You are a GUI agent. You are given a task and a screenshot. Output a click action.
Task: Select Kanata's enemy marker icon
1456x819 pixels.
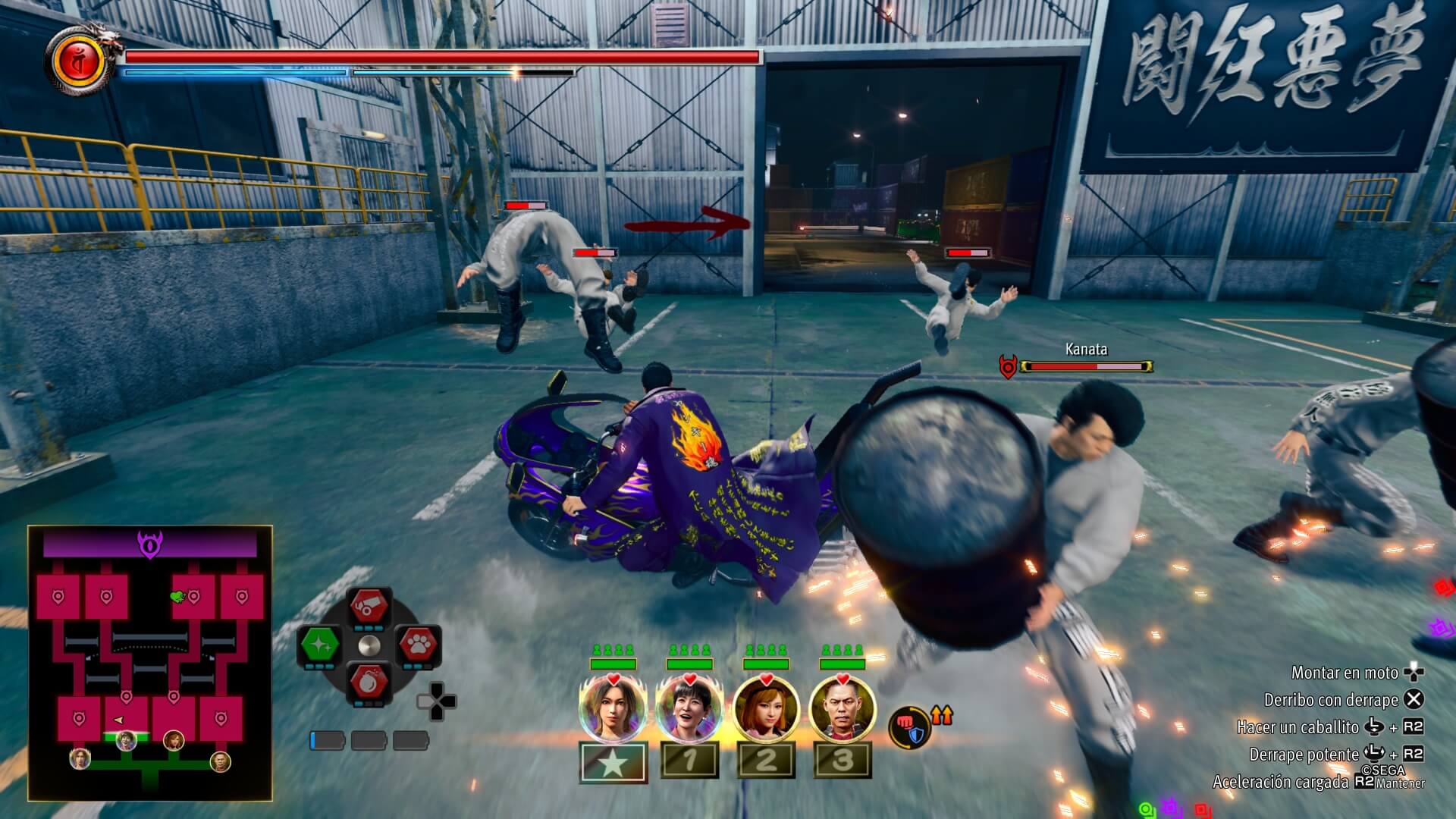click(x=1007, y=367)
